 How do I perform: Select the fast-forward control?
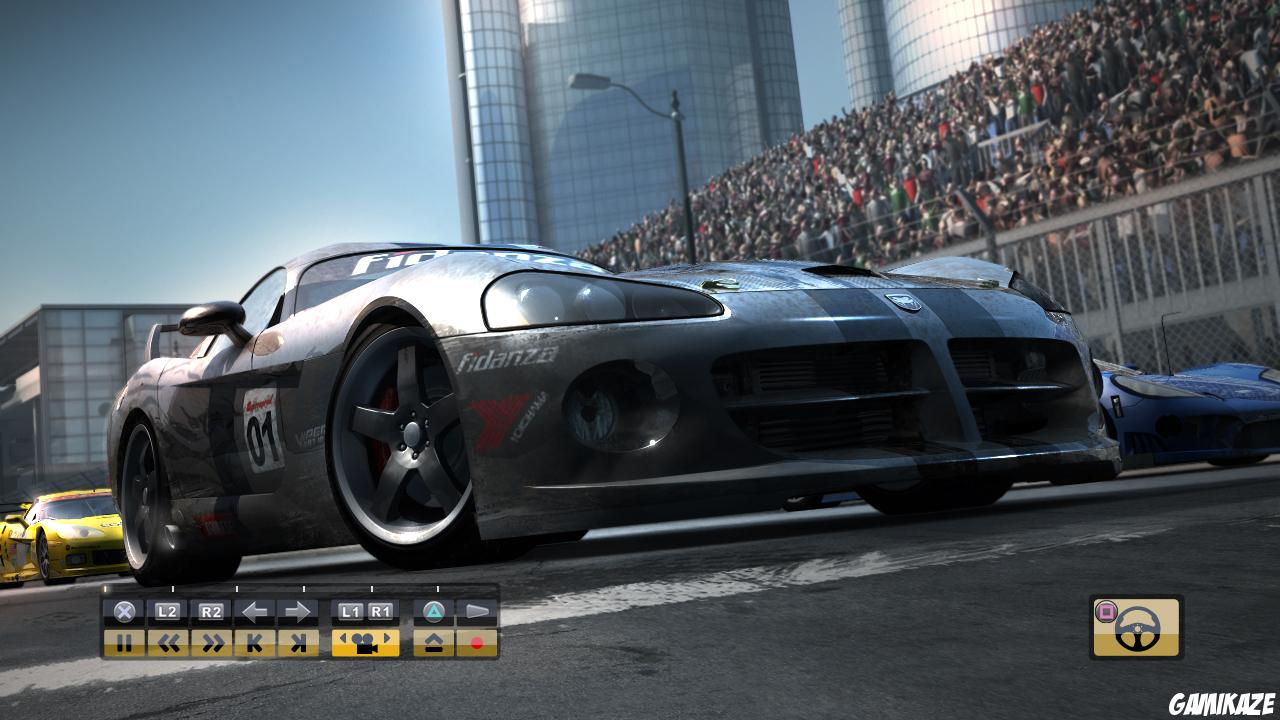coord(211,643)
